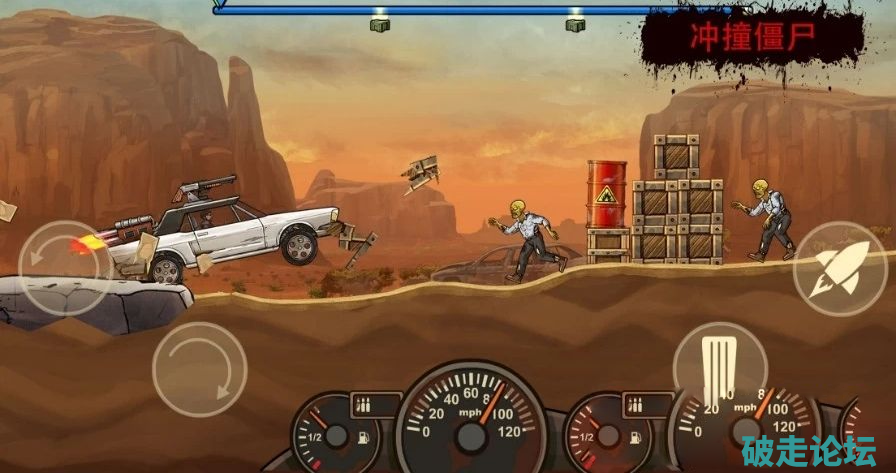The width and height of the screenshot is (896, 473).
Task: Tap the rocket boost button
Action: 839,268
